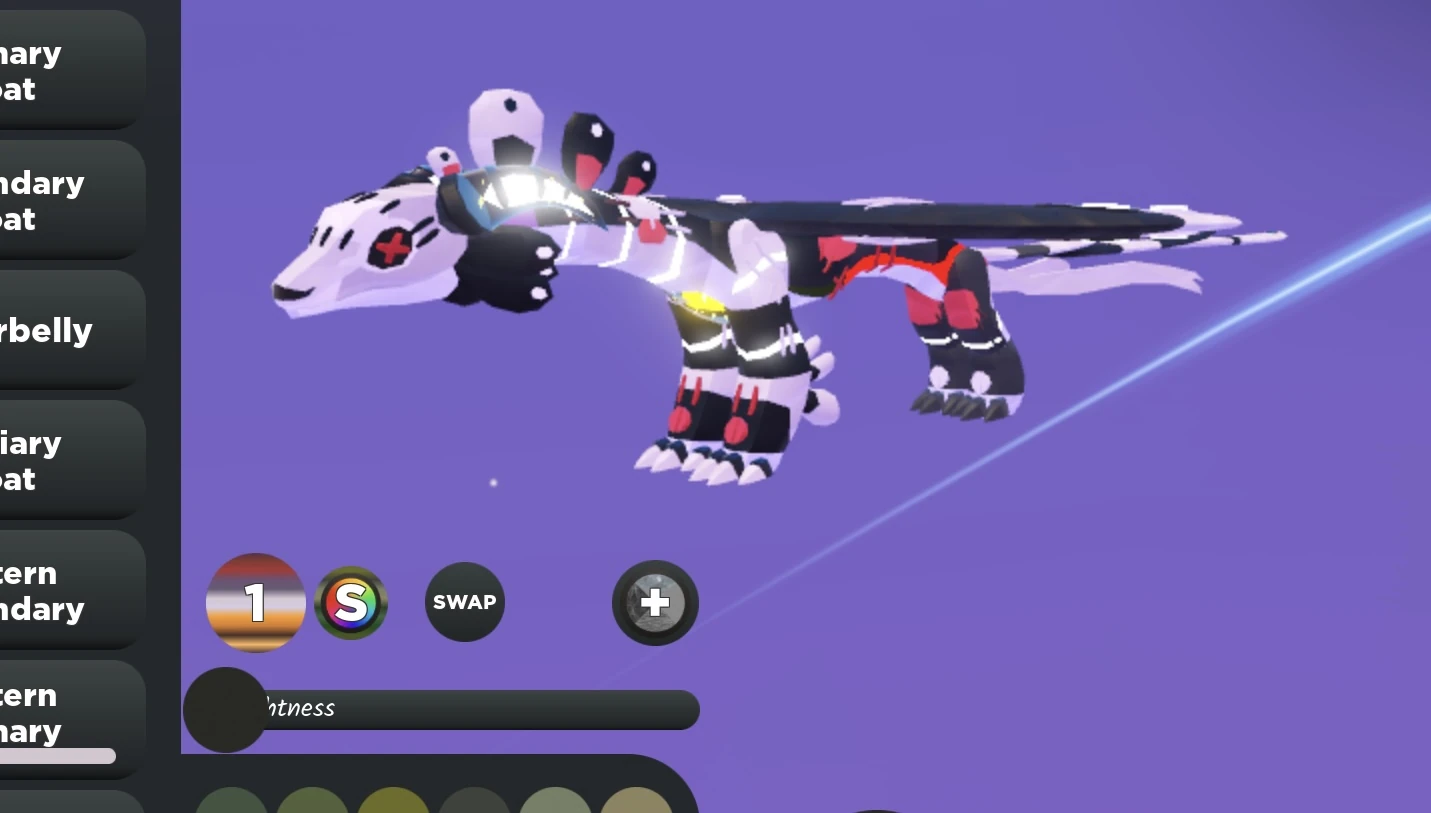The width and height of the screenshot is (1431, 813).
Task: Pick the bright mustard third swatch
Action: click(x=392, y=803)
